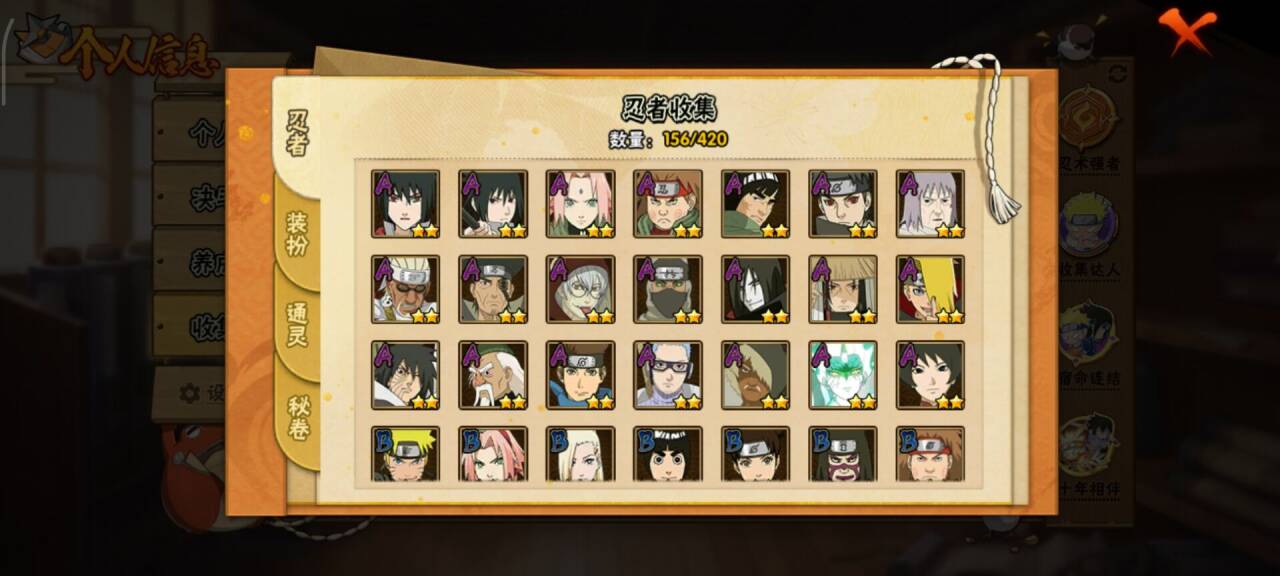Close the ninja collection window
The height and width of the screenshot is (576, 1280).
(x=1188, y=31)
